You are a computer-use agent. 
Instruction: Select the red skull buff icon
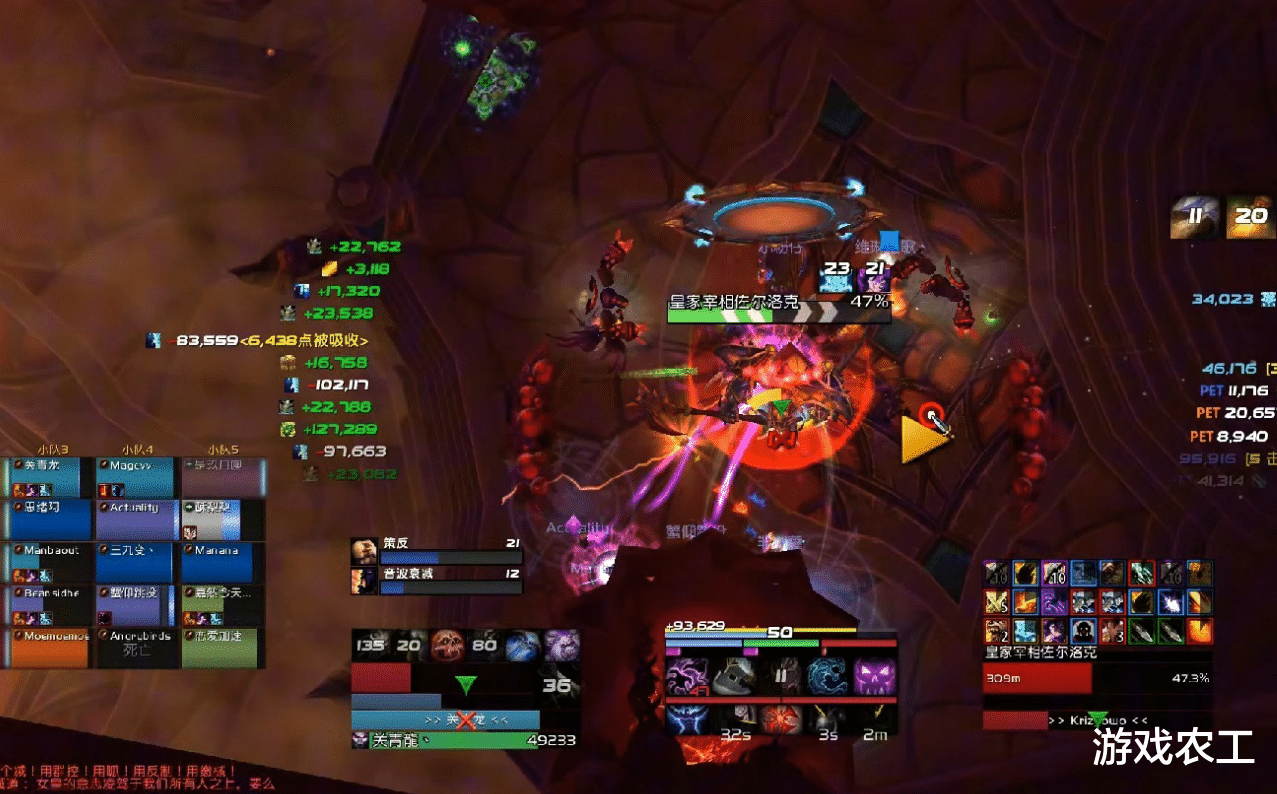coord(449,645)
